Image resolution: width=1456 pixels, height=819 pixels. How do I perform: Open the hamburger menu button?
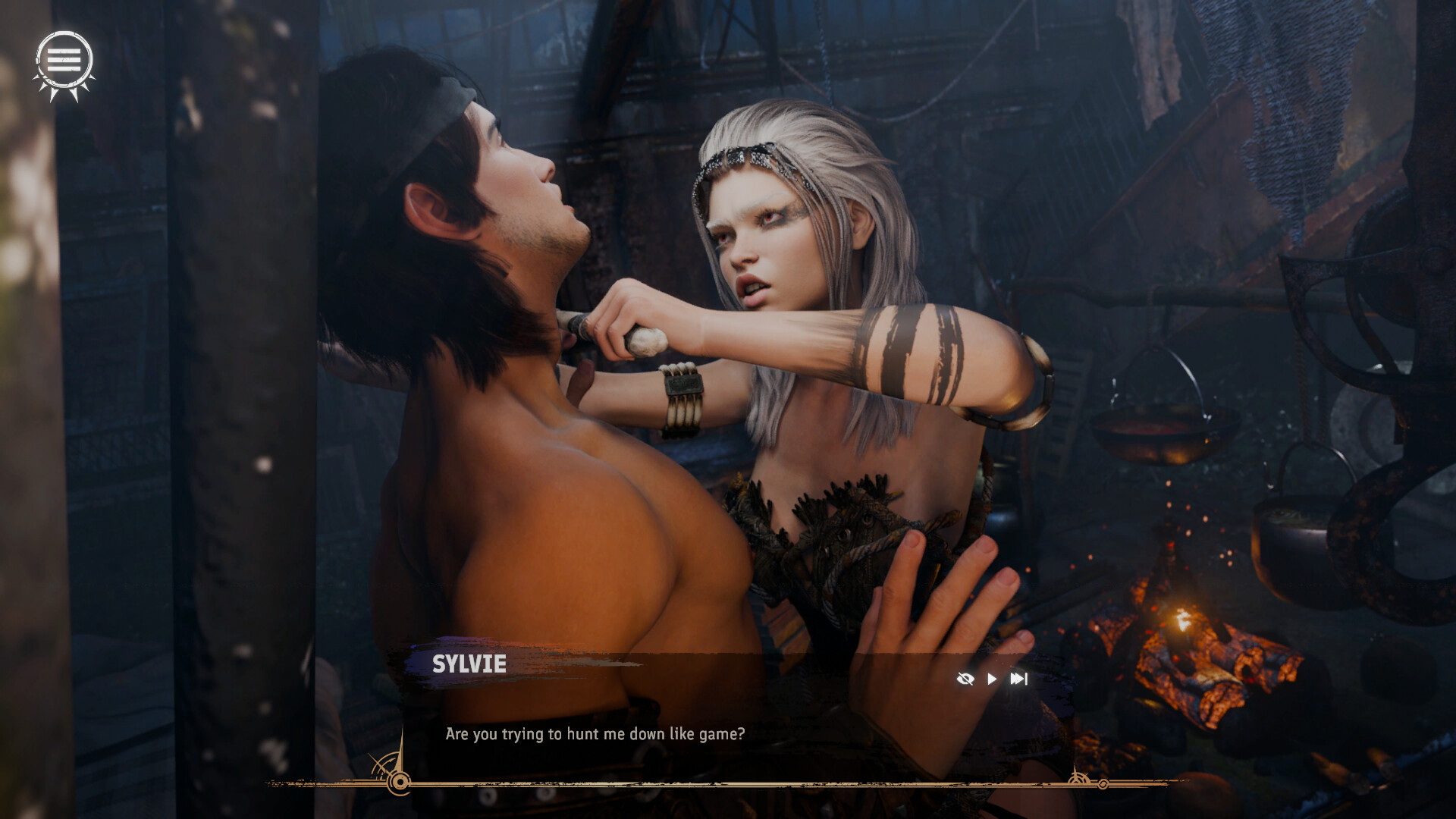(x=64, y=61)
